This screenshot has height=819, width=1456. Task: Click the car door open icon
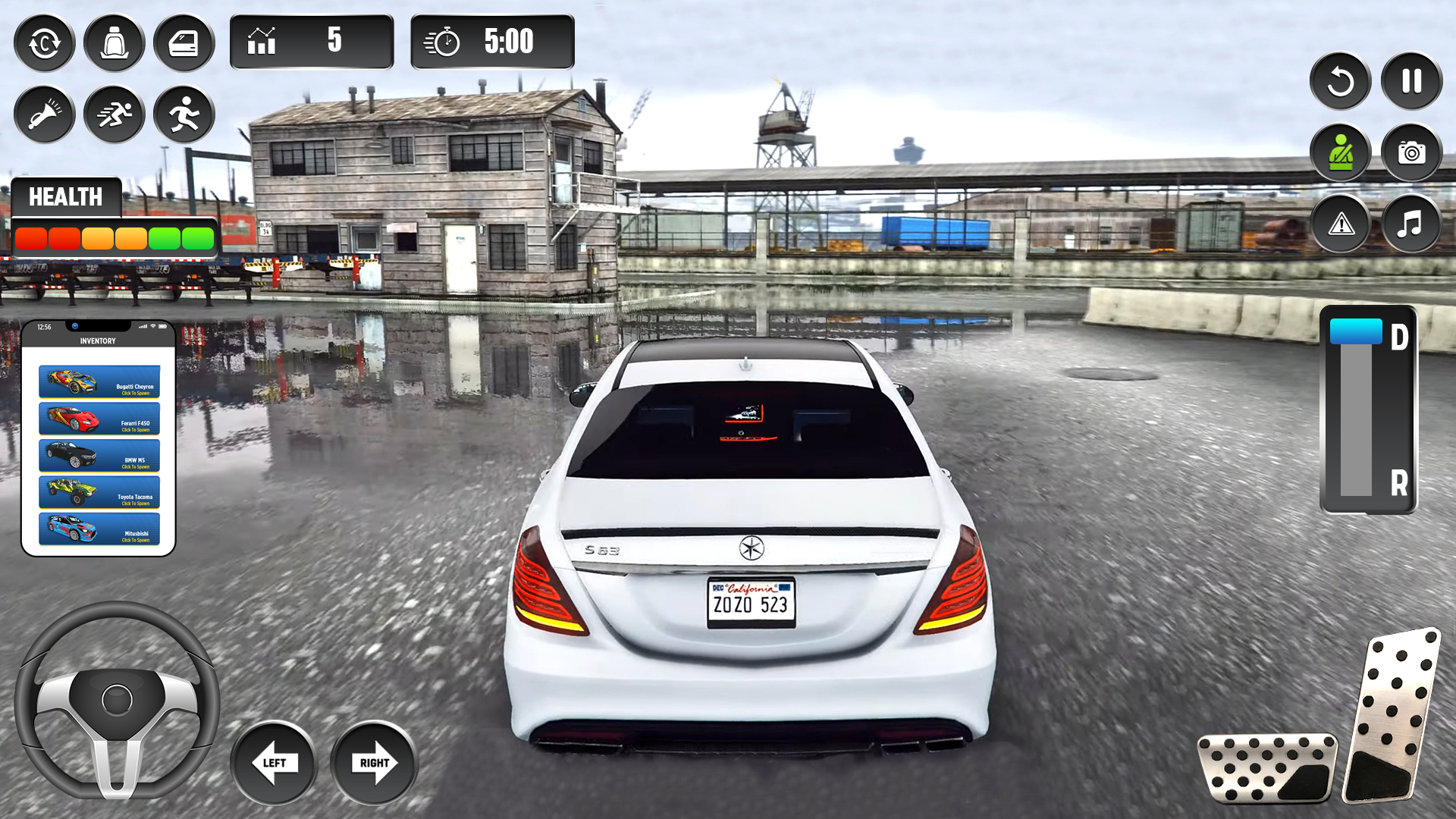coord(184,43)
